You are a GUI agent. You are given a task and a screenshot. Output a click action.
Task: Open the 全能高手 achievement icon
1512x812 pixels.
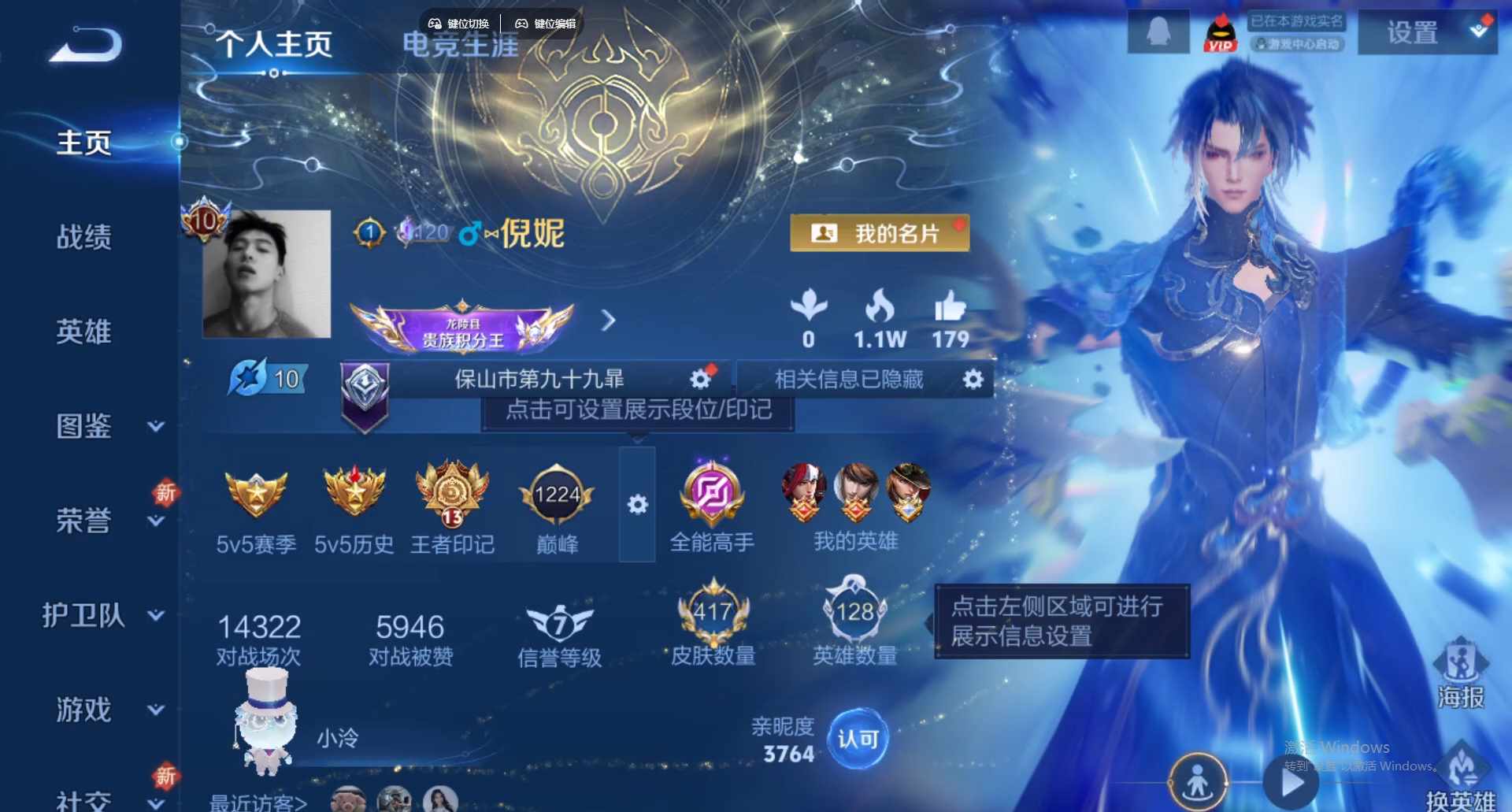coord(711,492)
